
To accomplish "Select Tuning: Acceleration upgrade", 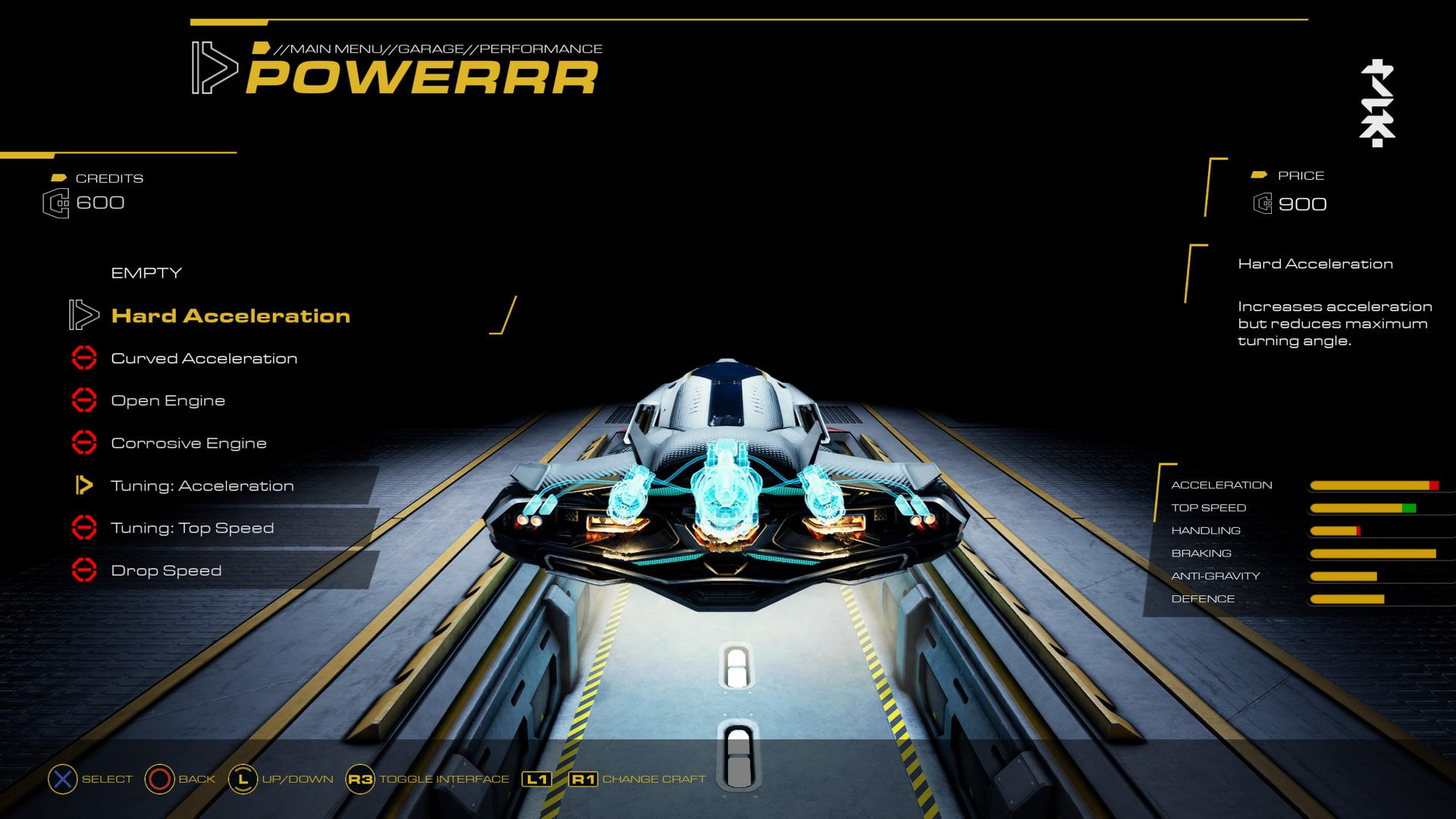I will click(202, 485).
